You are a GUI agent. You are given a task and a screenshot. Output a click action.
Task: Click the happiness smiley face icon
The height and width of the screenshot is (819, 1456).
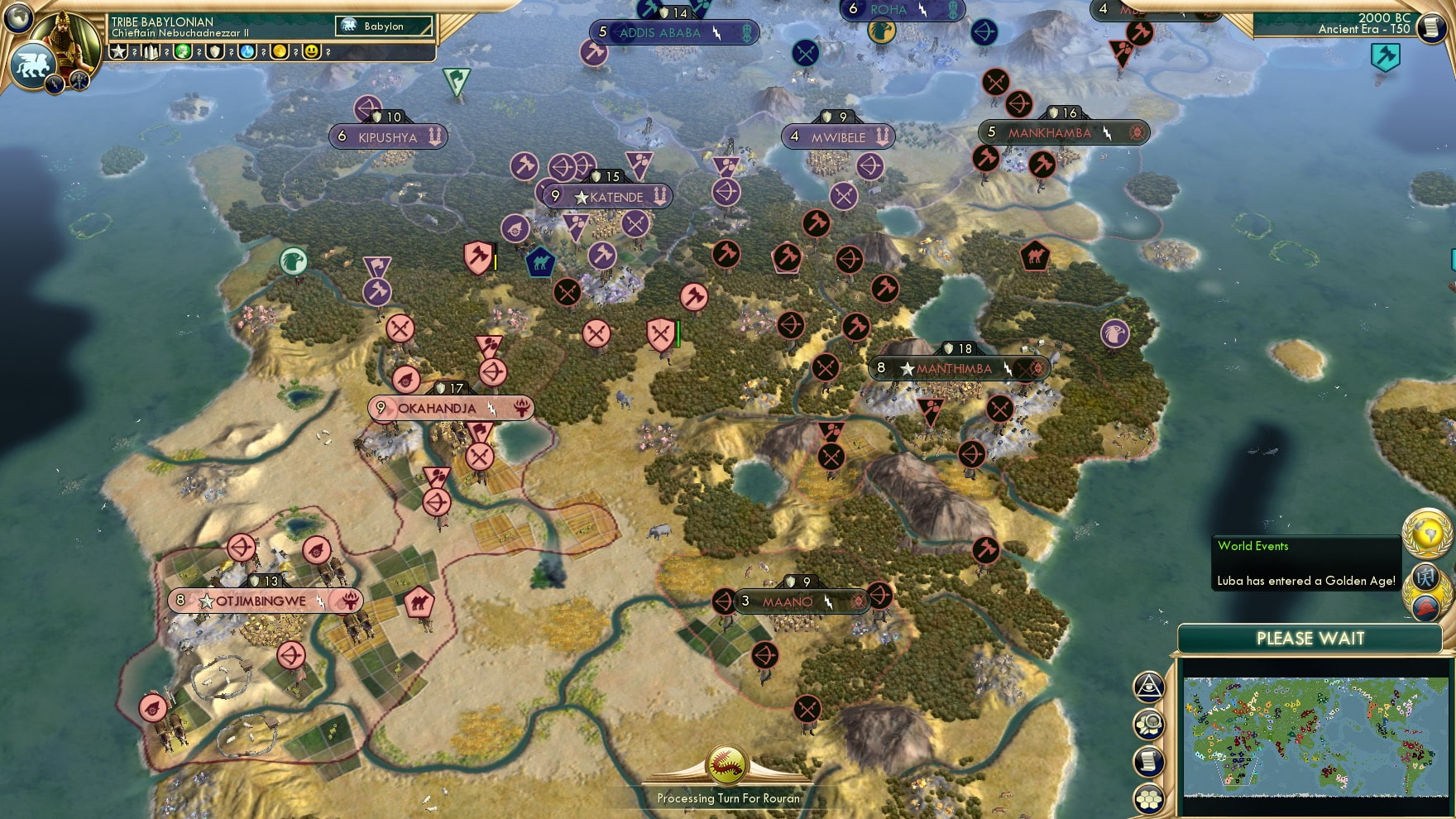312,52
